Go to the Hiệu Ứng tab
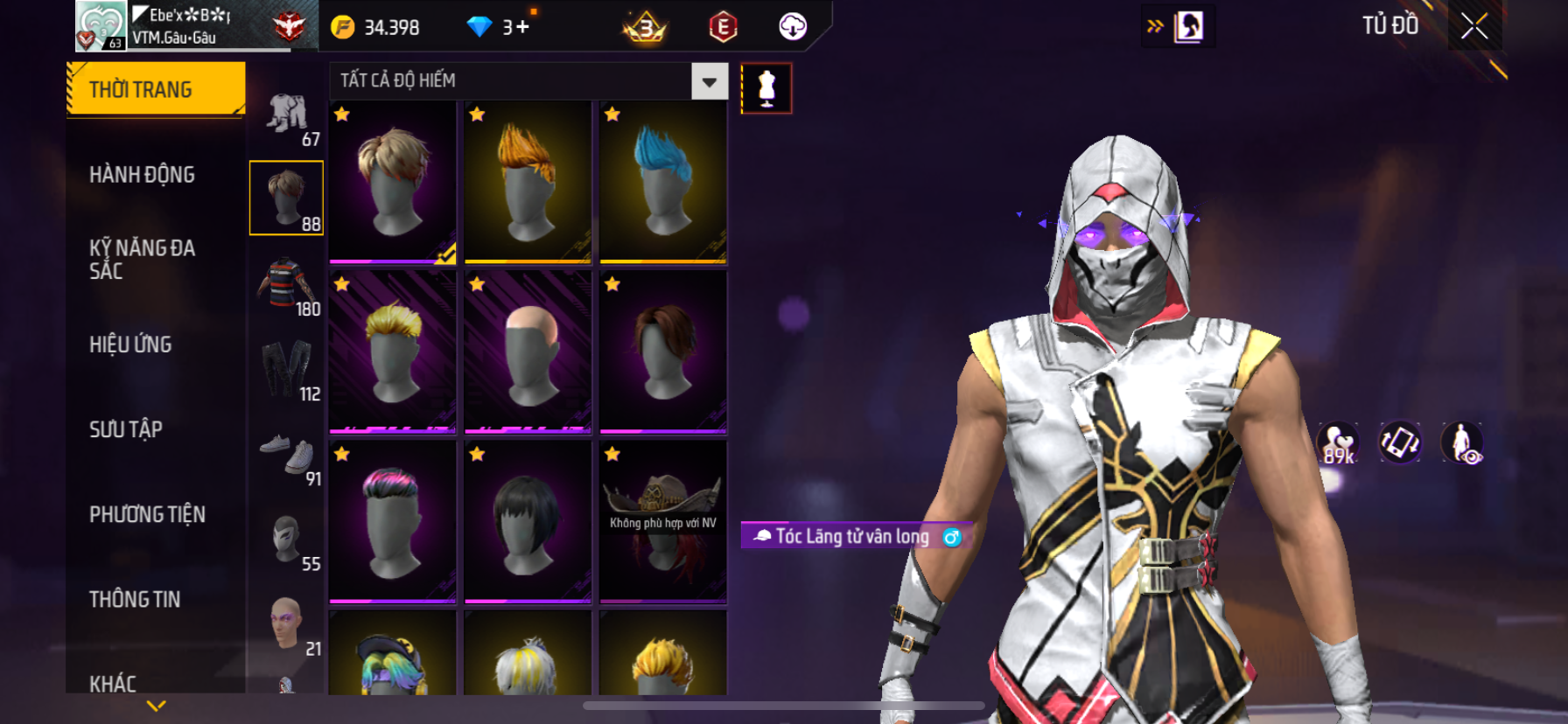This screenshot has width=1568, height=724. coord(130,345)
